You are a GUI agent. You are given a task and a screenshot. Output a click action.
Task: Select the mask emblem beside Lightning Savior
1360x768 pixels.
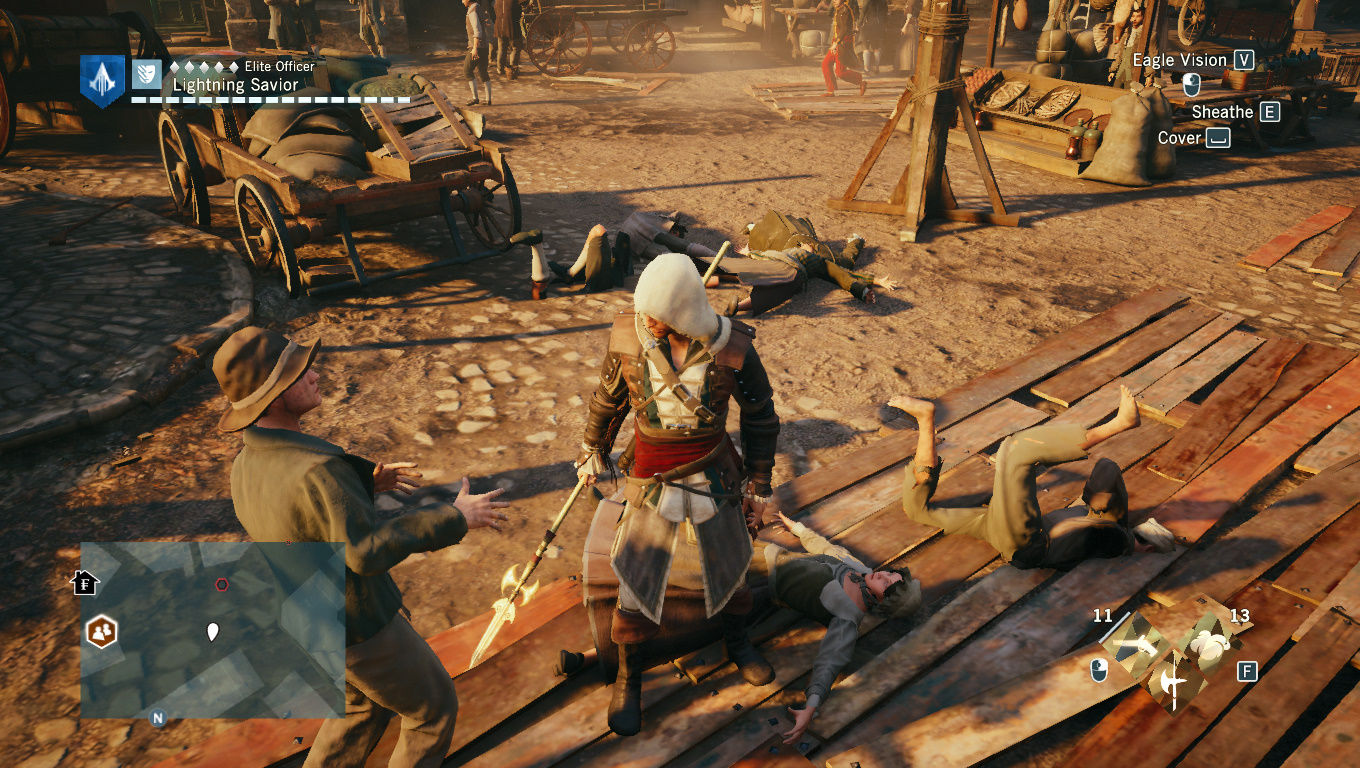click(146, 73)
